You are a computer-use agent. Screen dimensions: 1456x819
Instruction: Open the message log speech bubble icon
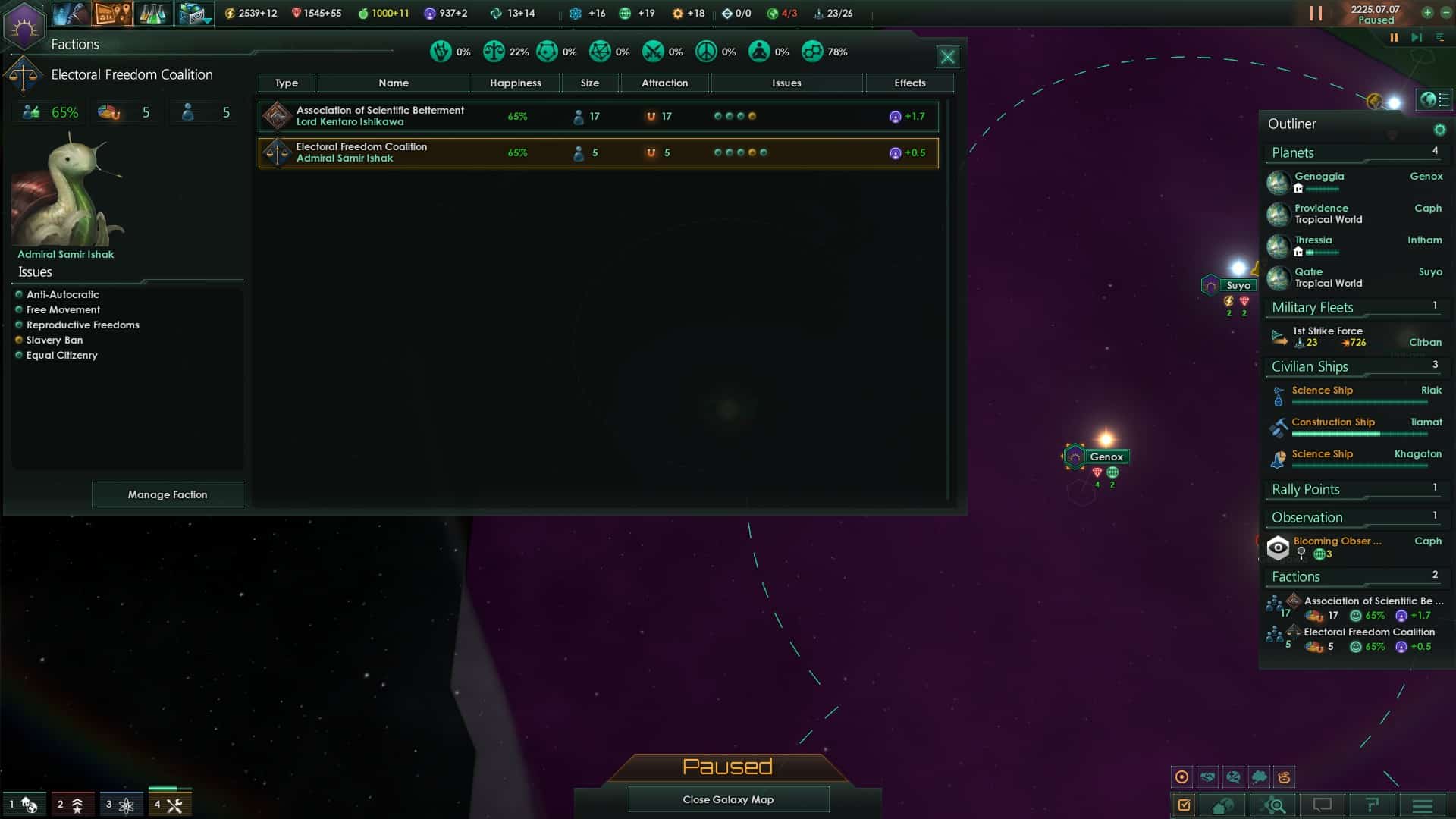click(1323, 805)
